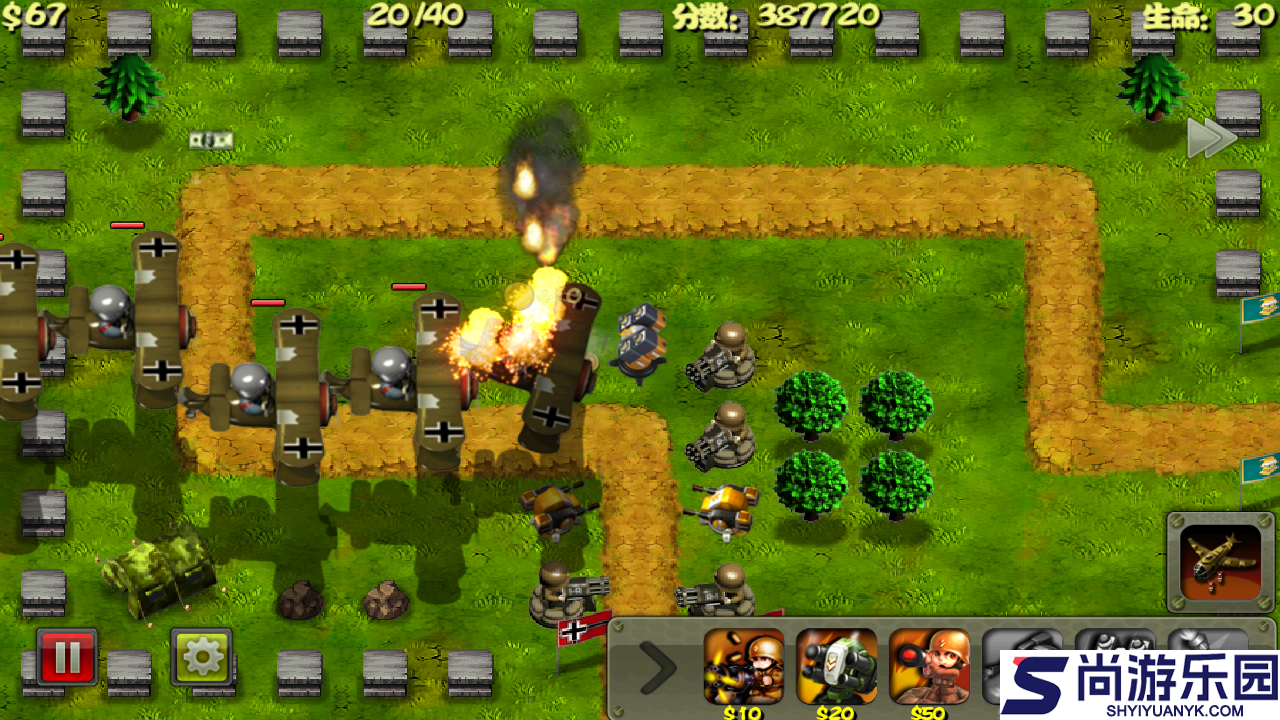Speed up the game with fast-forward arrows
This screenshot has width=1280, height=720.
pyautogui.click(x=1211, y=139)
